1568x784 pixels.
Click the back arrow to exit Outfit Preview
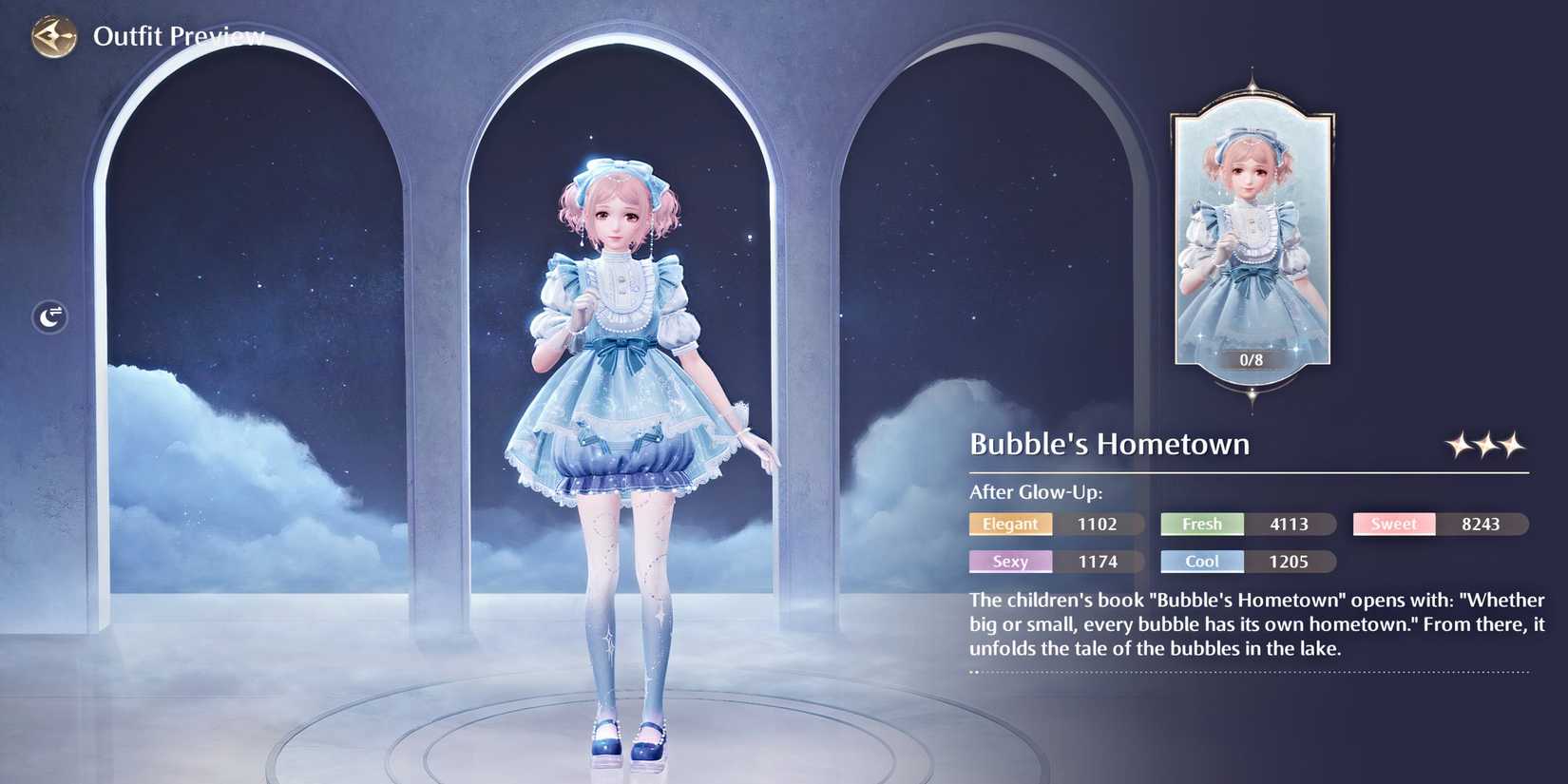(54, 36)
